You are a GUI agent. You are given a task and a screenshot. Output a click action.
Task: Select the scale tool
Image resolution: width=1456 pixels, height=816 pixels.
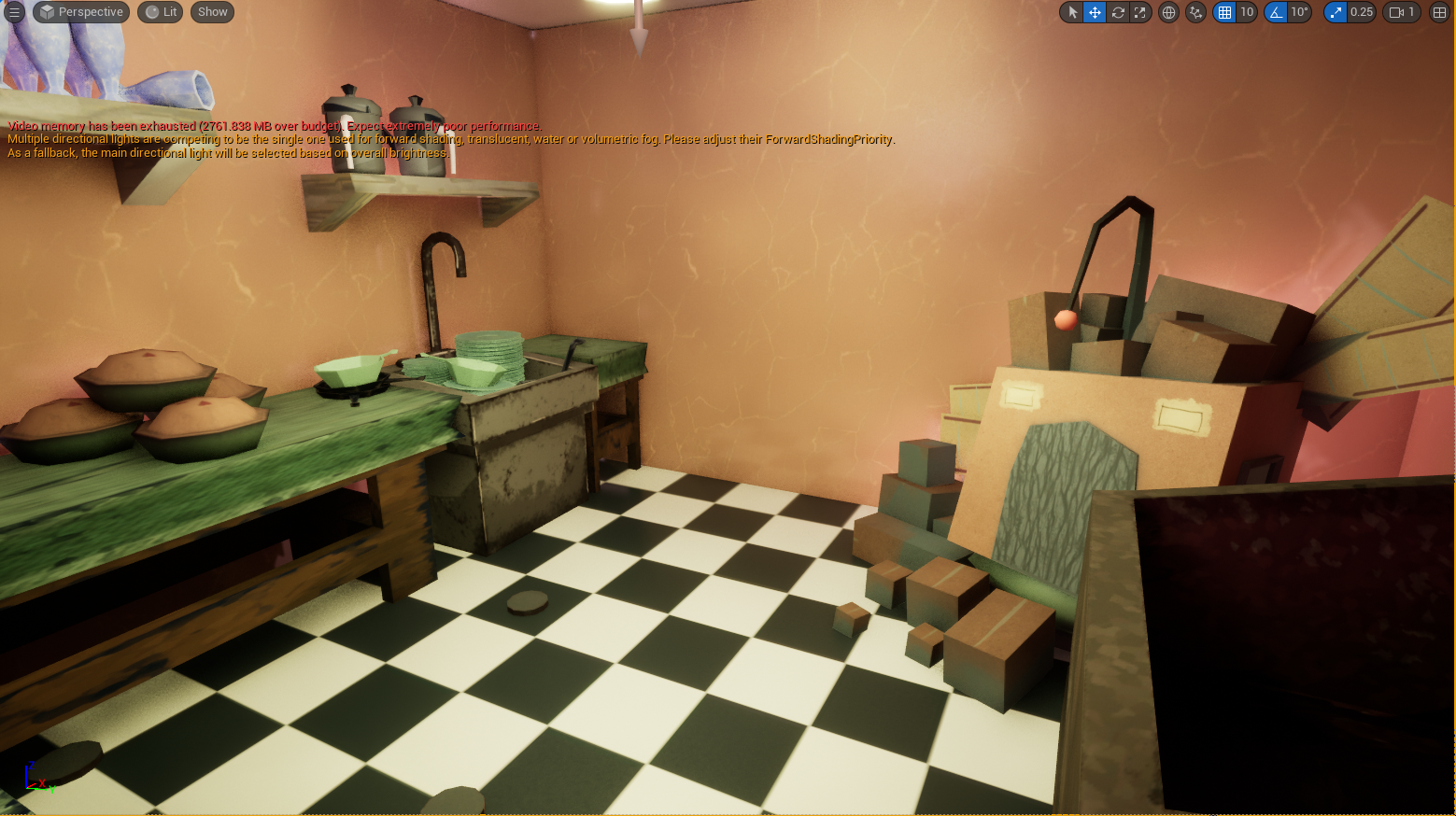1140,12
